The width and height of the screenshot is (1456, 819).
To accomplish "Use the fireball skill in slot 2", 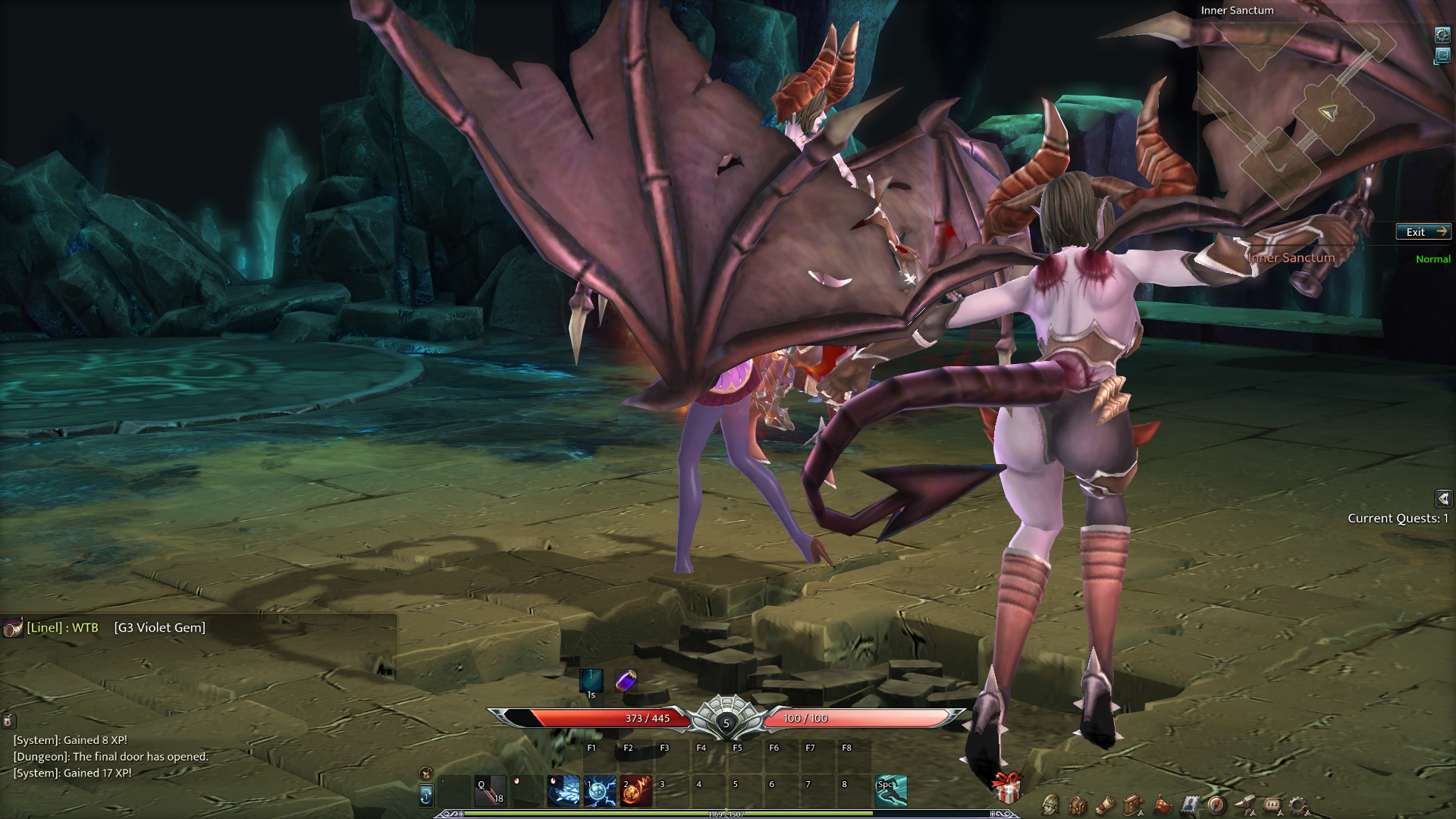I will coord(636,791).
